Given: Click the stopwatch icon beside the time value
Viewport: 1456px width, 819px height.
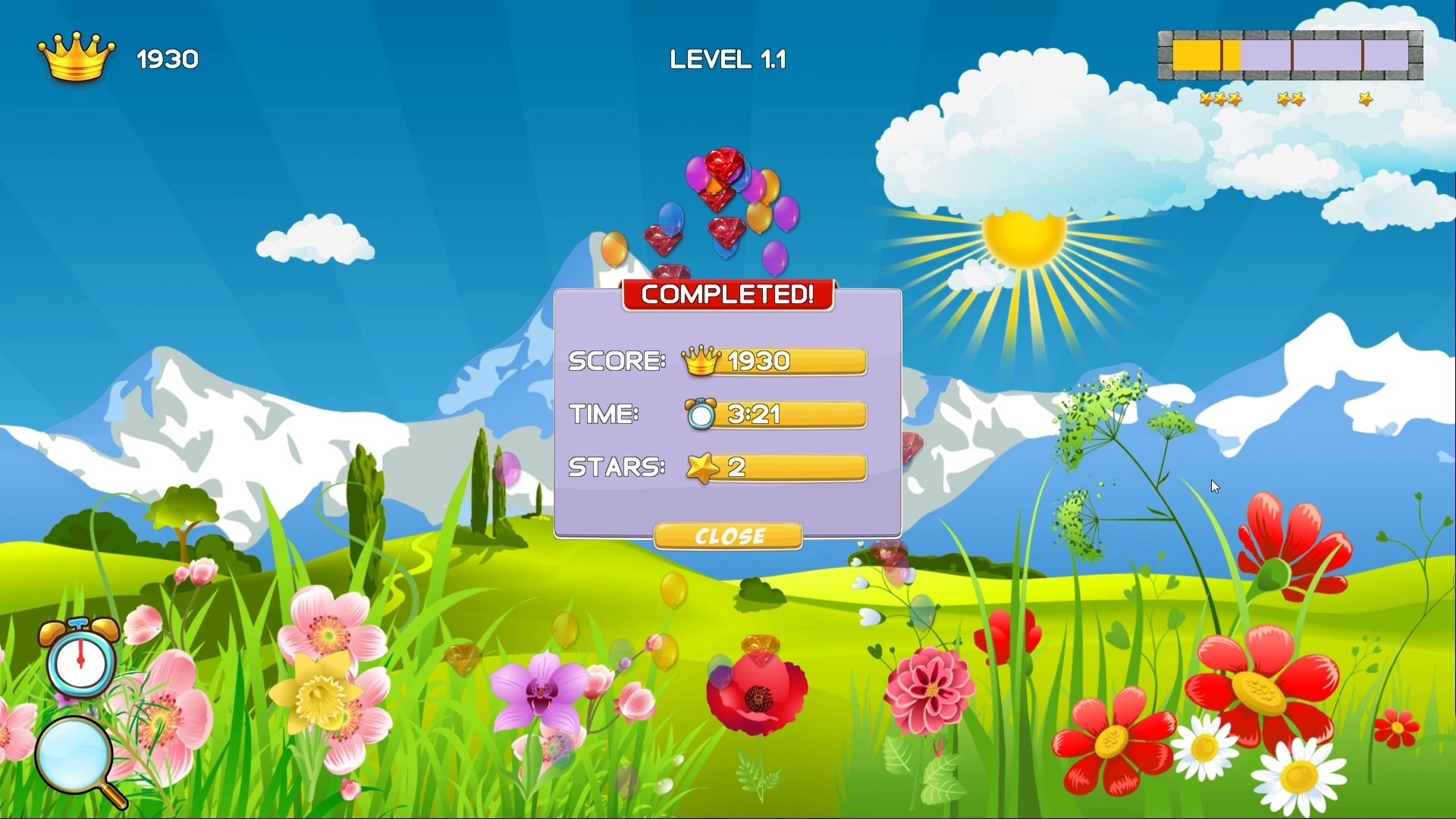Looking at the screenshot, I should [x=701, y=416].
